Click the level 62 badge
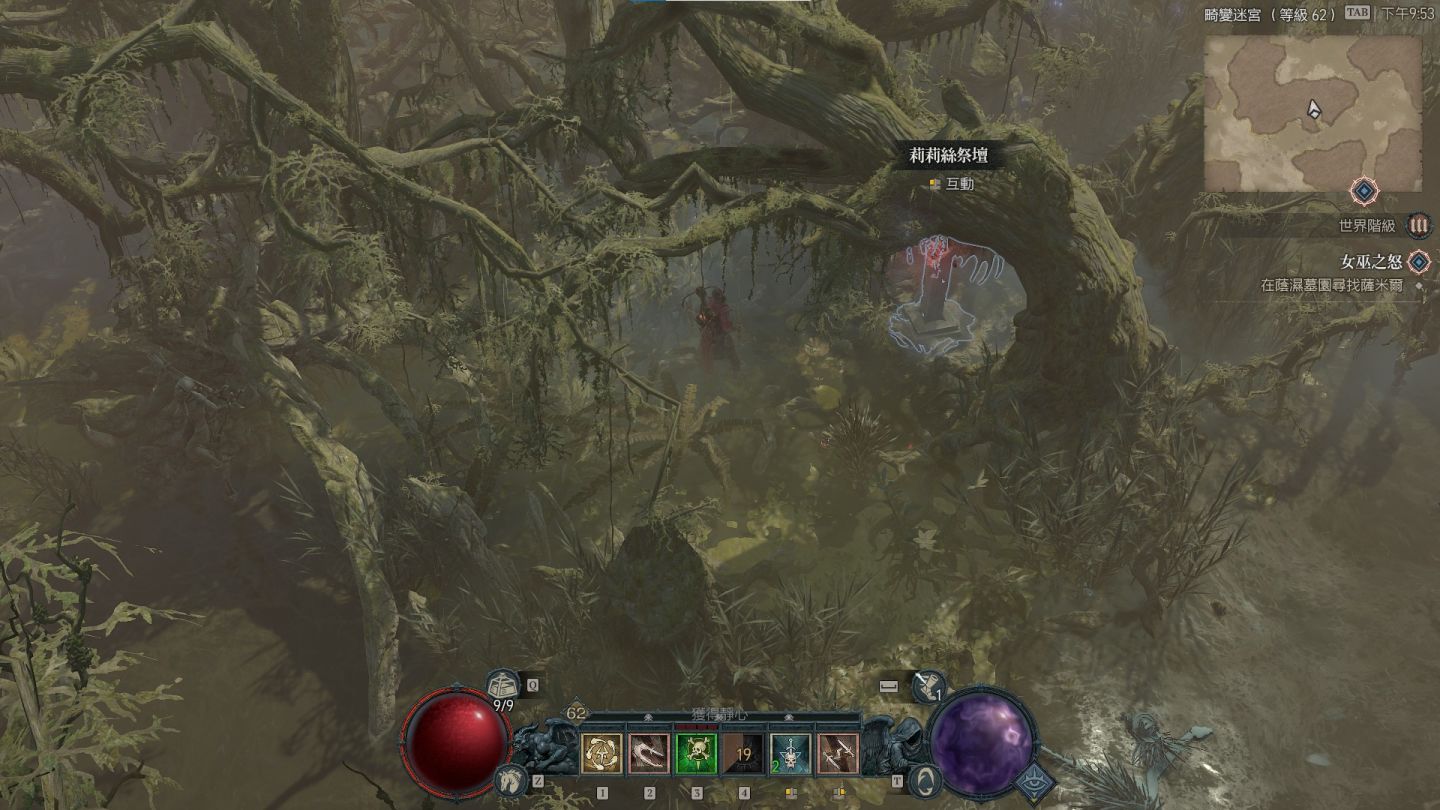This screenshot has width=1440, height=810. click(576, 713)
